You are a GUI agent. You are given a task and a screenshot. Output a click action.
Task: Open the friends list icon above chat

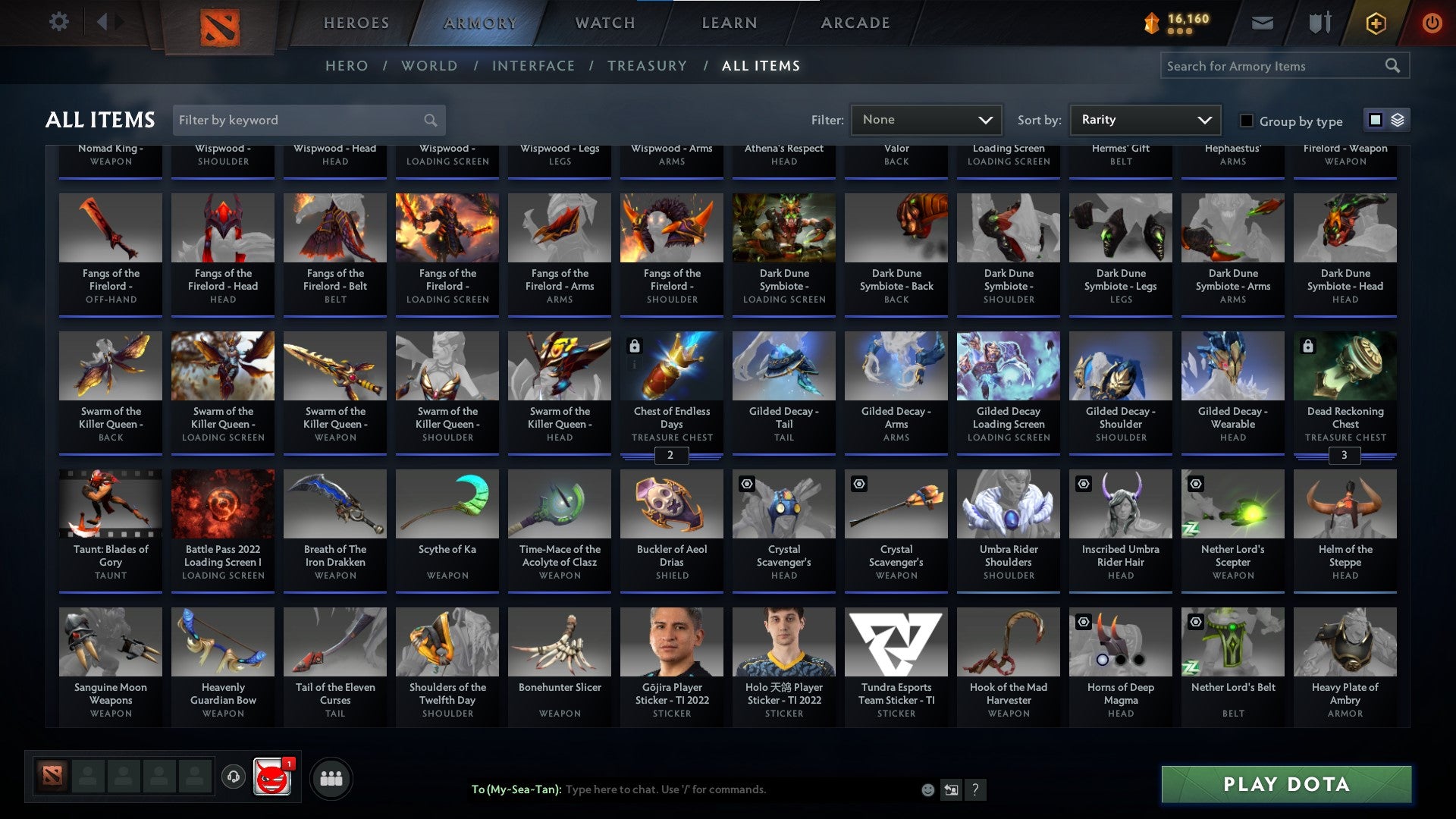331,777
